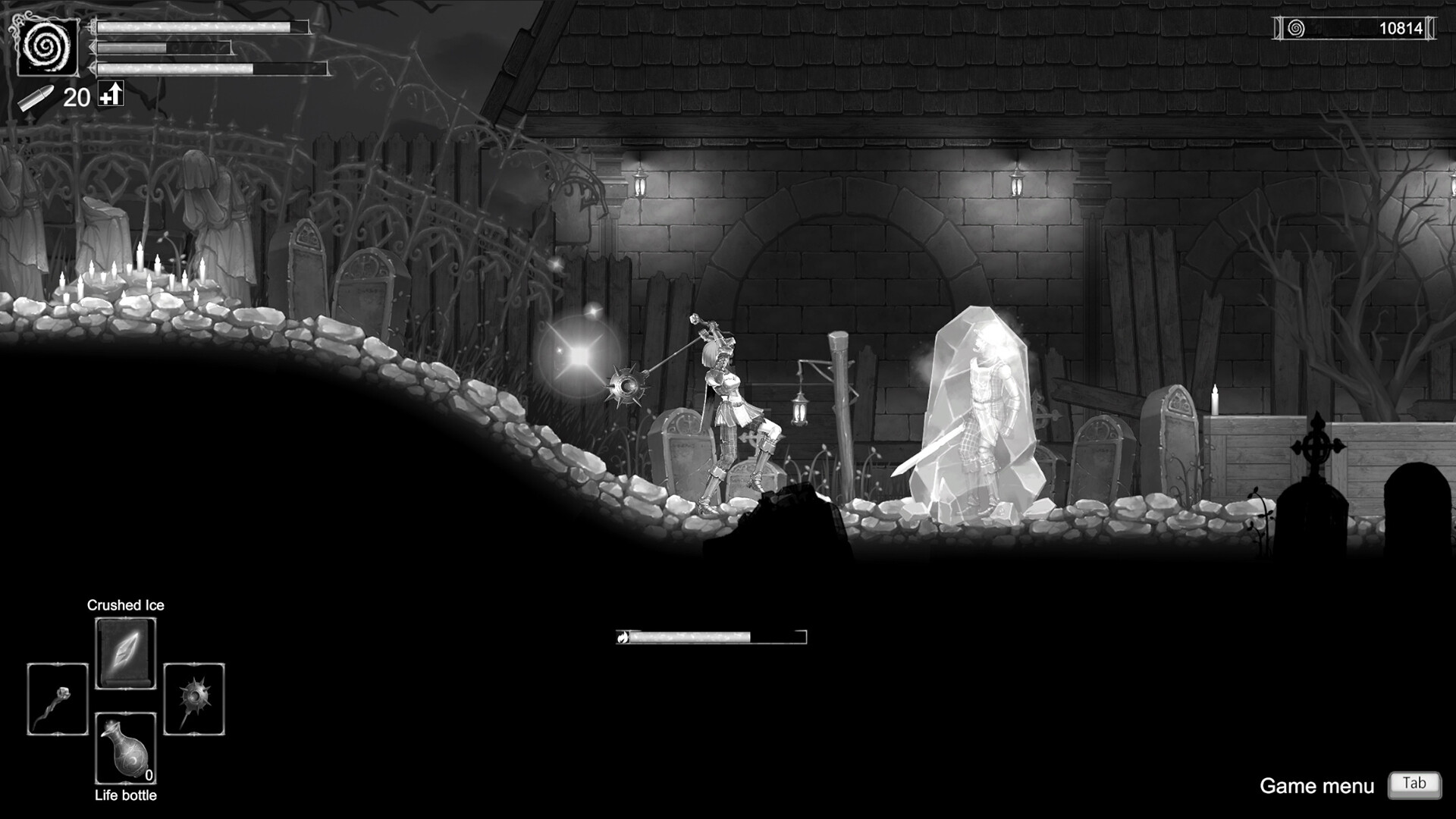Screen dimensions: 1456x819
Task: Click the zero count on the Life bottle
Action: tap(149, 776)
